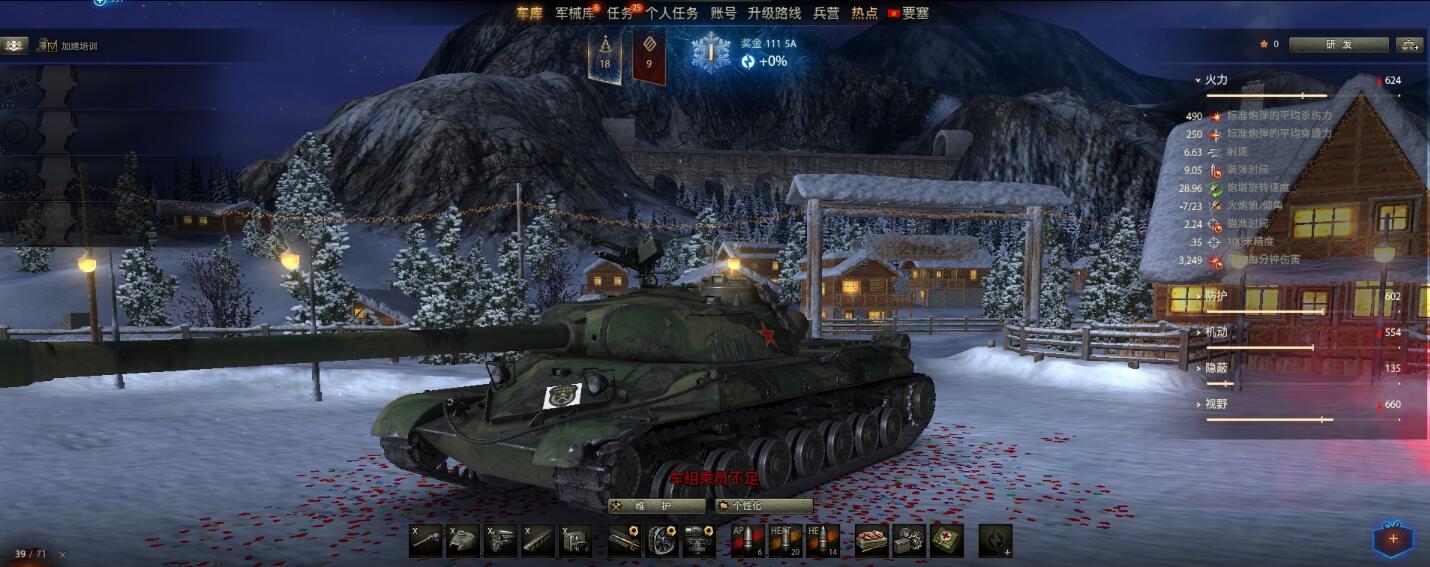Open the 热点 news tab
Viewport: 1430px width, 567px height.
(x=864, y=13)
